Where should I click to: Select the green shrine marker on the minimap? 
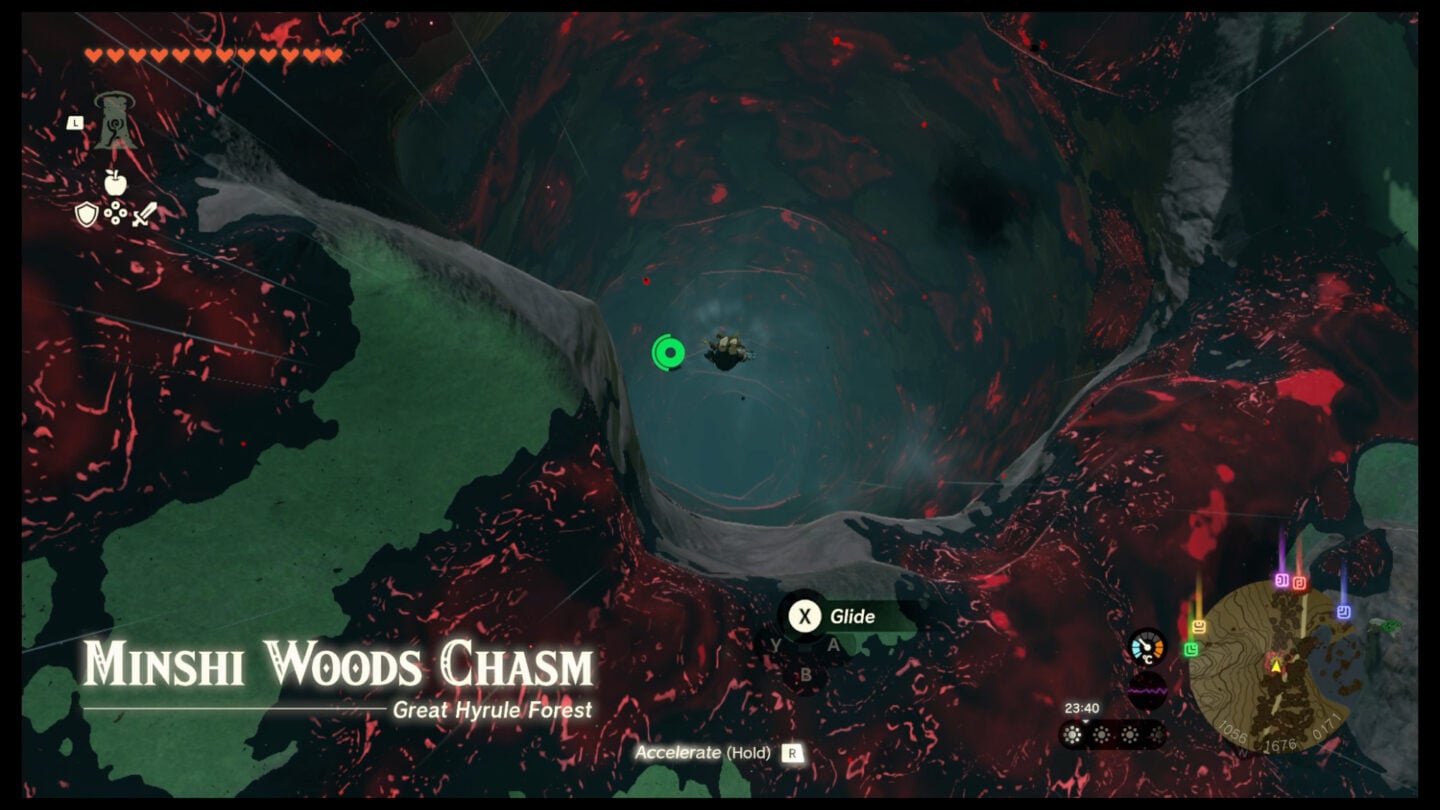click(x=1190, y=648)
